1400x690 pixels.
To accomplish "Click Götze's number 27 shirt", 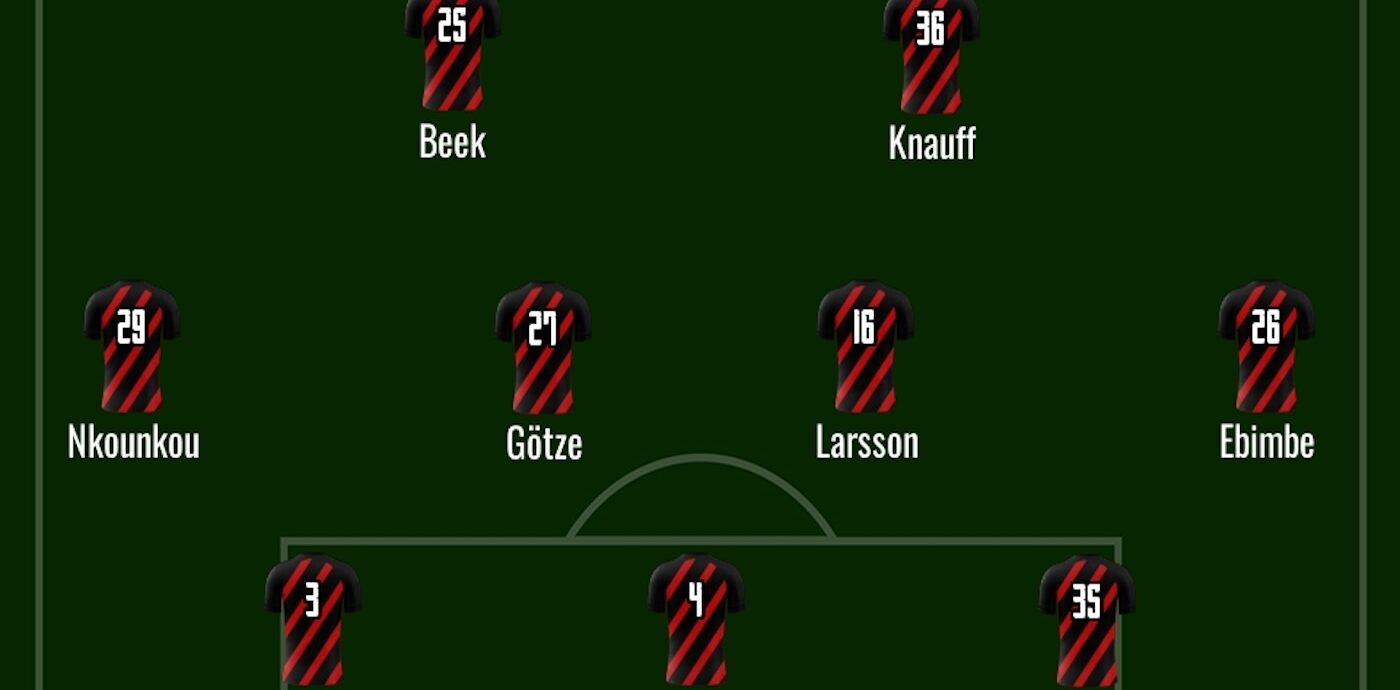I will click(543, 346).
